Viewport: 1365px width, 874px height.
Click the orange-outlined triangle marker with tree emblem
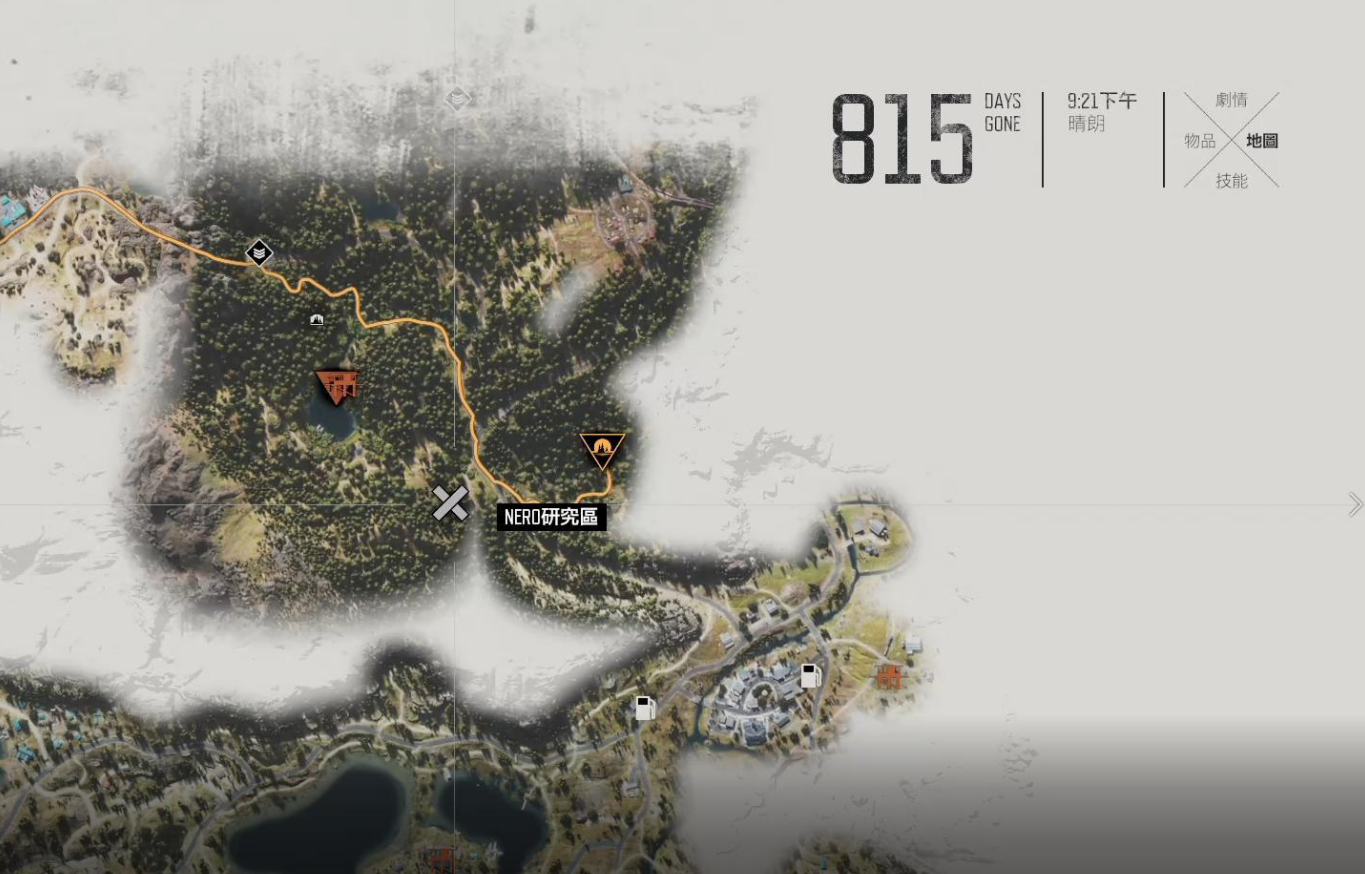602,449
